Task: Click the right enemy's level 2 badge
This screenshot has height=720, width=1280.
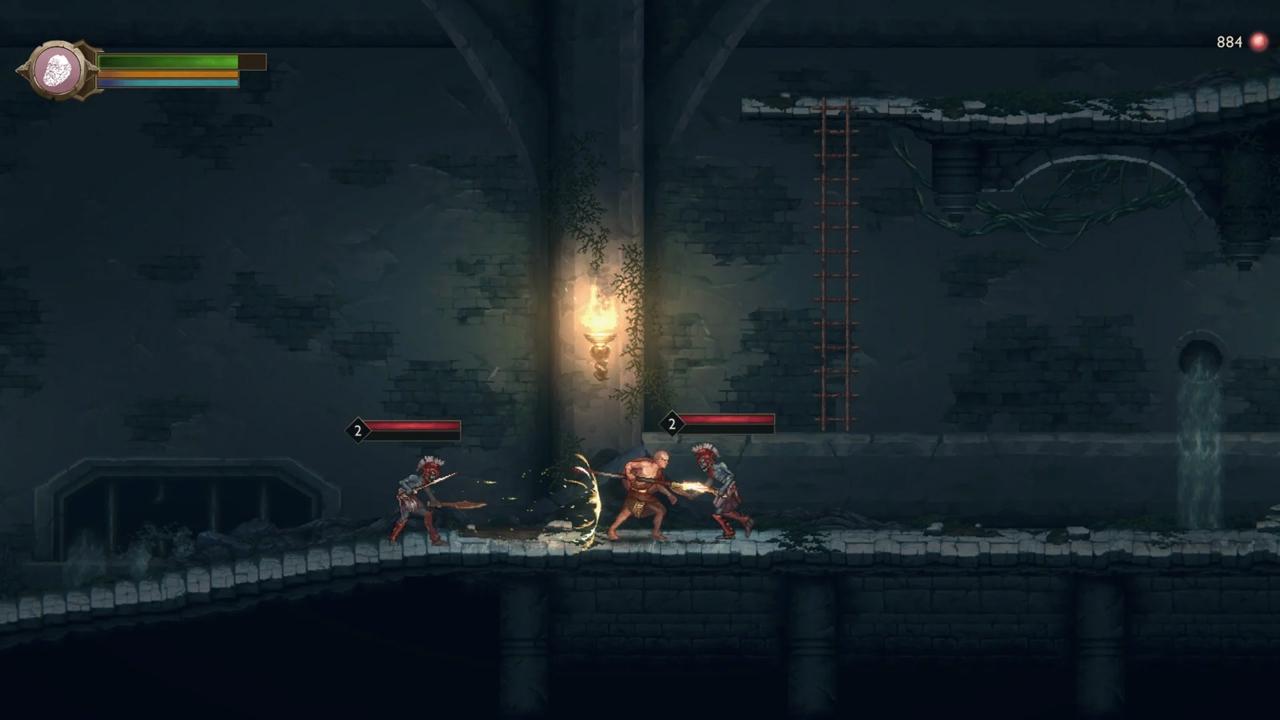Action: (x=671, y=424)
